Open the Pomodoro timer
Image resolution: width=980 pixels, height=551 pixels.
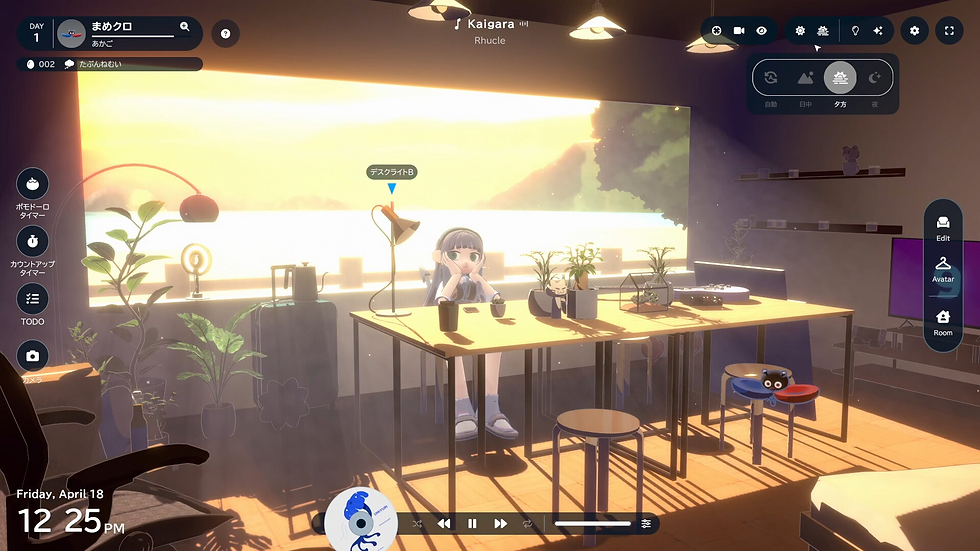pyautogui.click(x=33, y=184)
